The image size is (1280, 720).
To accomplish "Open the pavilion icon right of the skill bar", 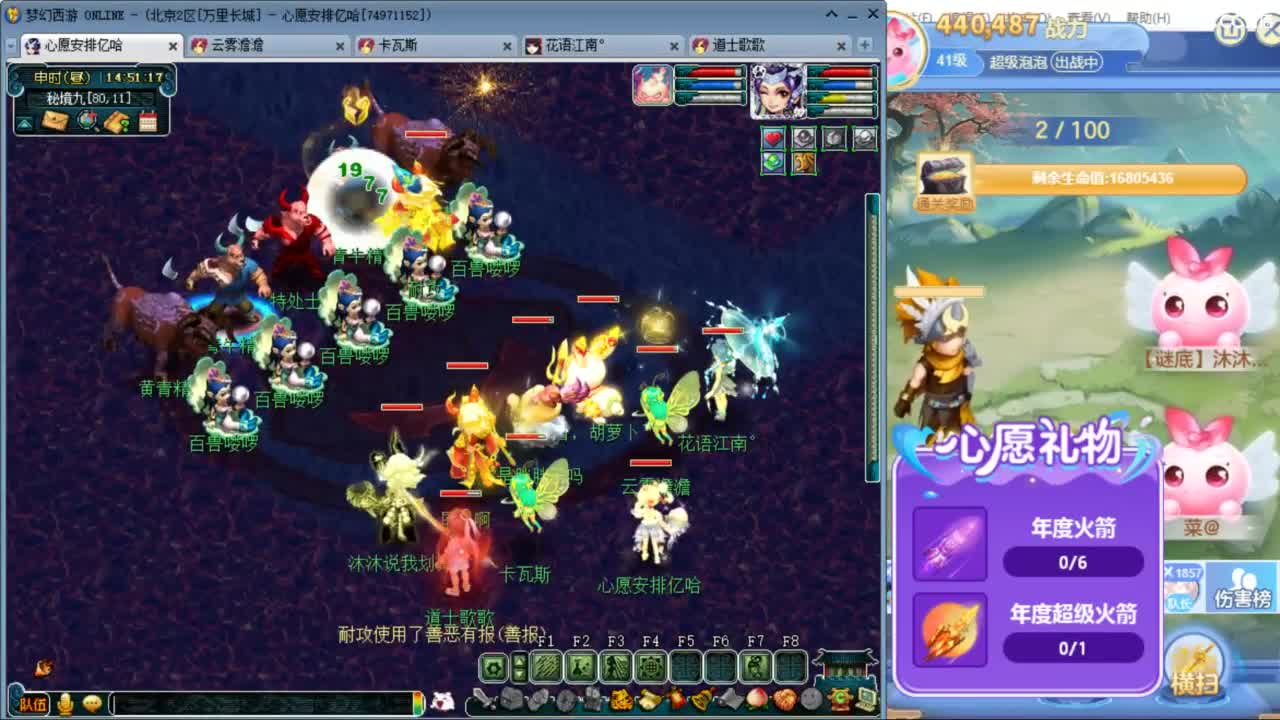I will click(x=843, y=667).
